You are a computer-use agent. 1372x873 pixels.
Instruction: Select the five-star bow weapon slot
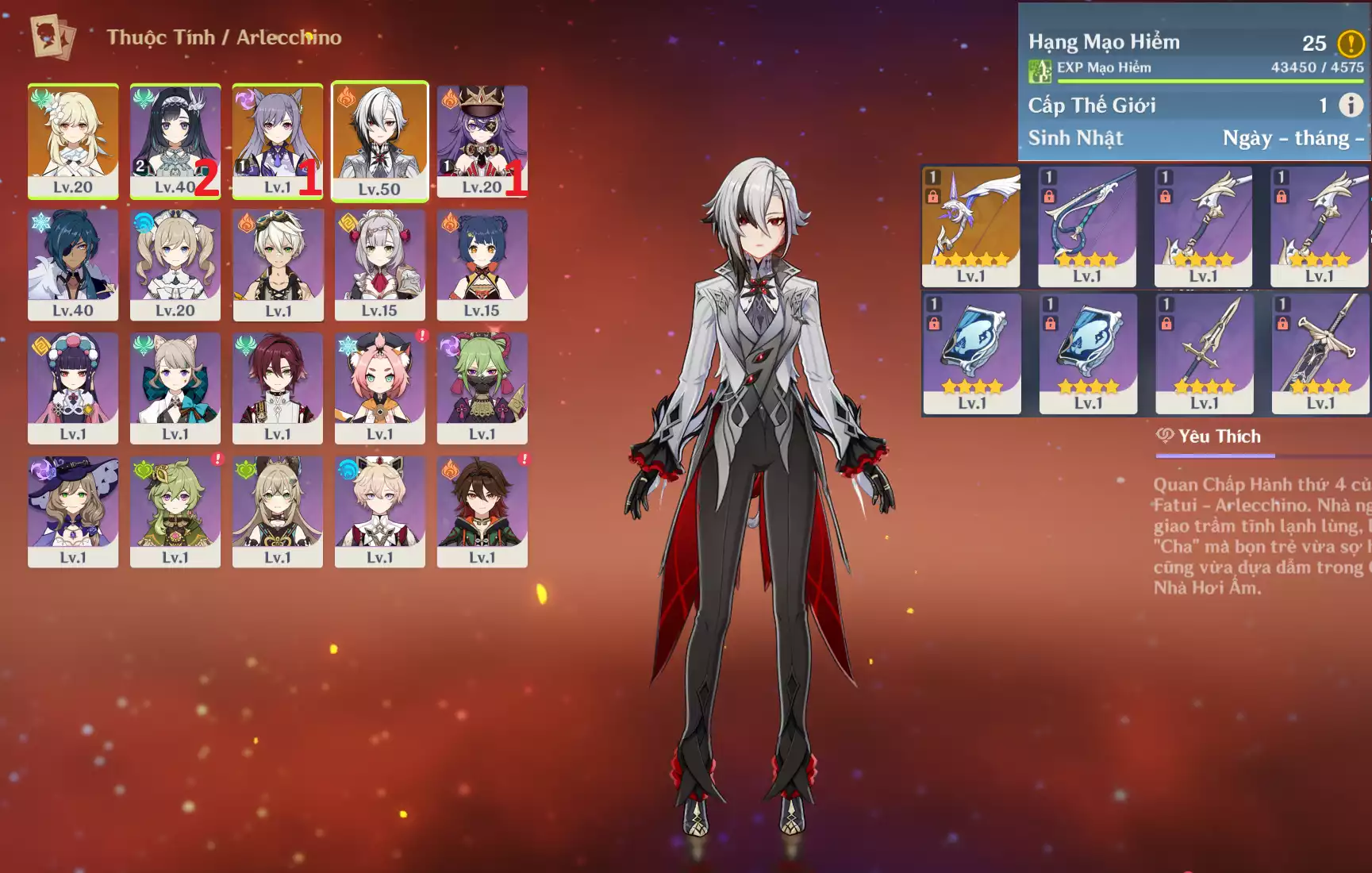point(971,226)
